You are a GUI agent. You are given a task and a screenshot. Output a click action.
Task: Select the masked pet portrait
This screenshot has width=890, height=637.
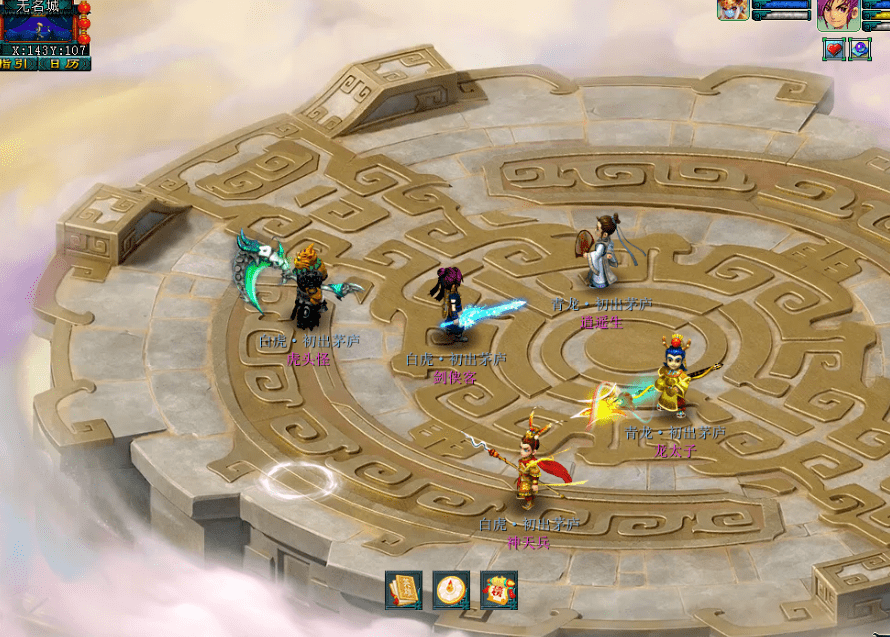(x=733, y=10)
